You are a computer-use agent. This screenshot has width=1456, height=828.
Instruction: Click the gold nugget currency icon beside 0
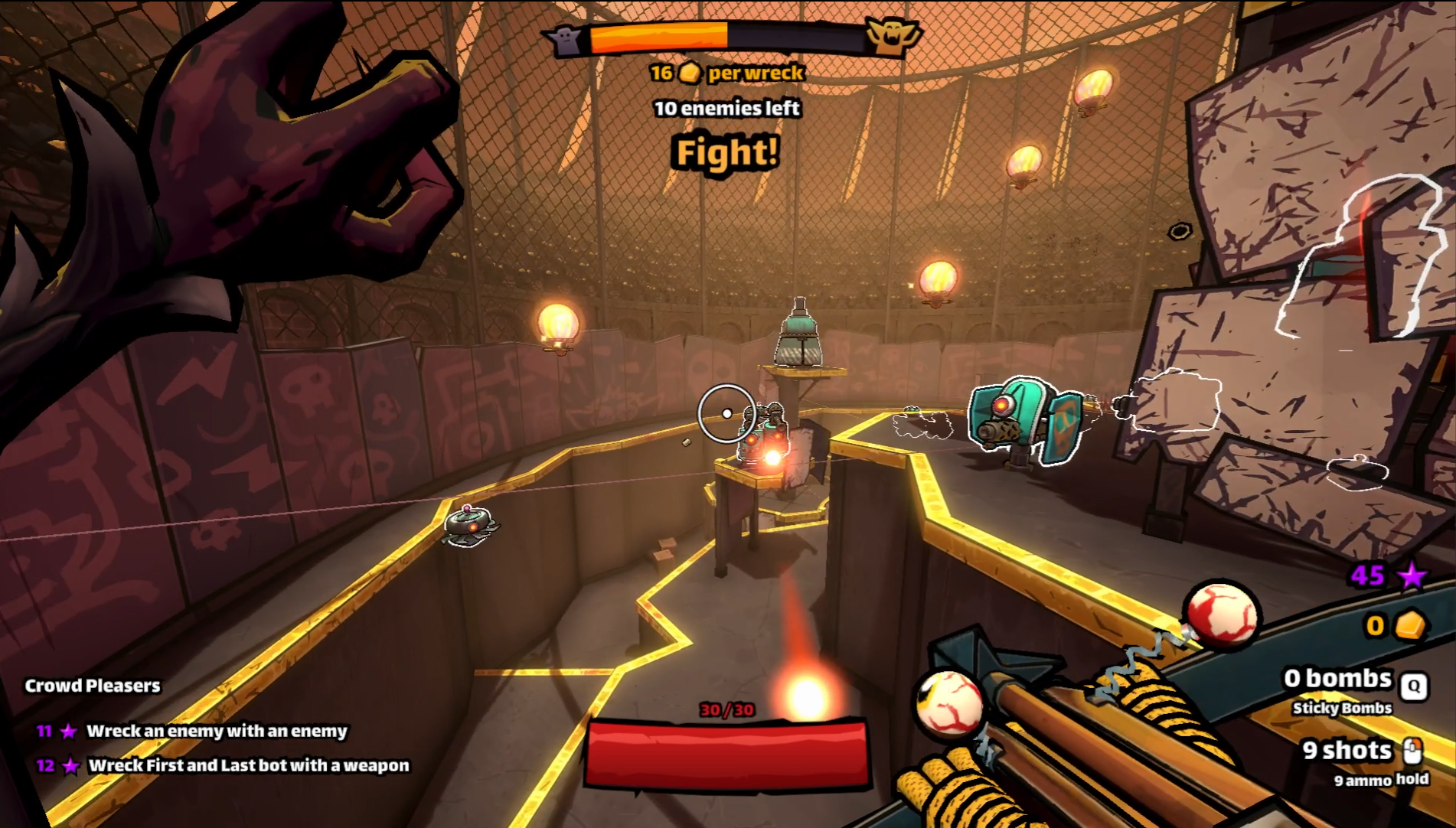point(1409,625)
